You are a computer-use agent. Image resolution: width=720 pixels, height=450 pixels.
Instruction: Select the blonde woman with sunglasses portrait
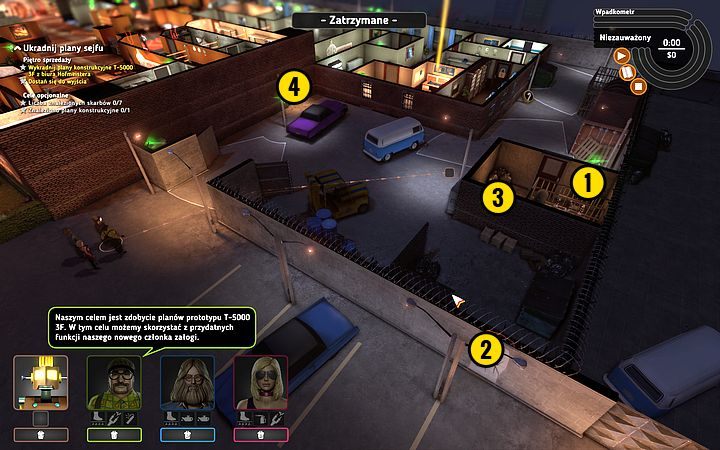pyautogui.click(x=261, y=381)
